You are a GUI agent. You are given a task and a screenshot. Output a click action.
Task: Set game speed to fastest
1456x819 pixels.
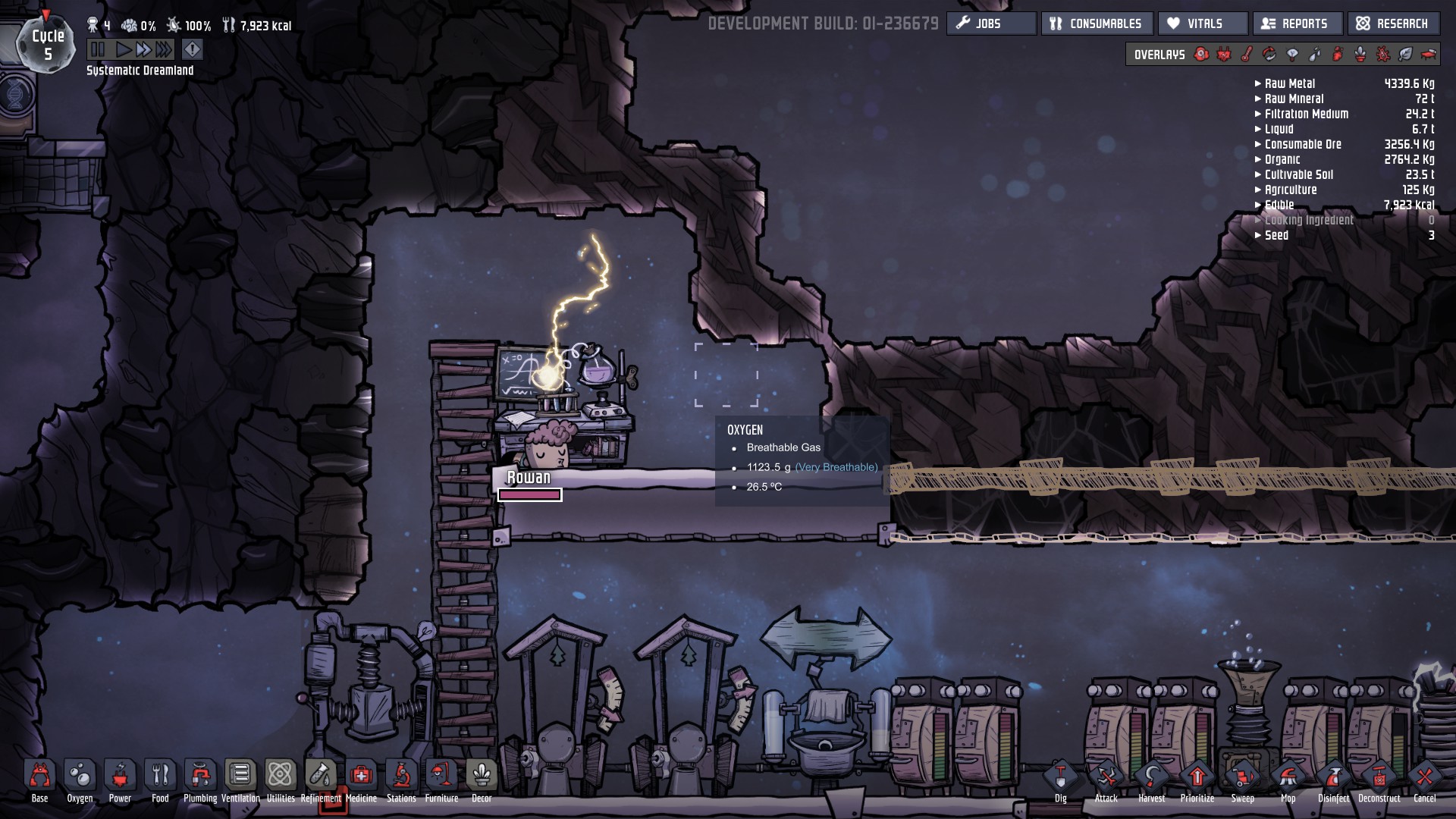tap(164, 50)
